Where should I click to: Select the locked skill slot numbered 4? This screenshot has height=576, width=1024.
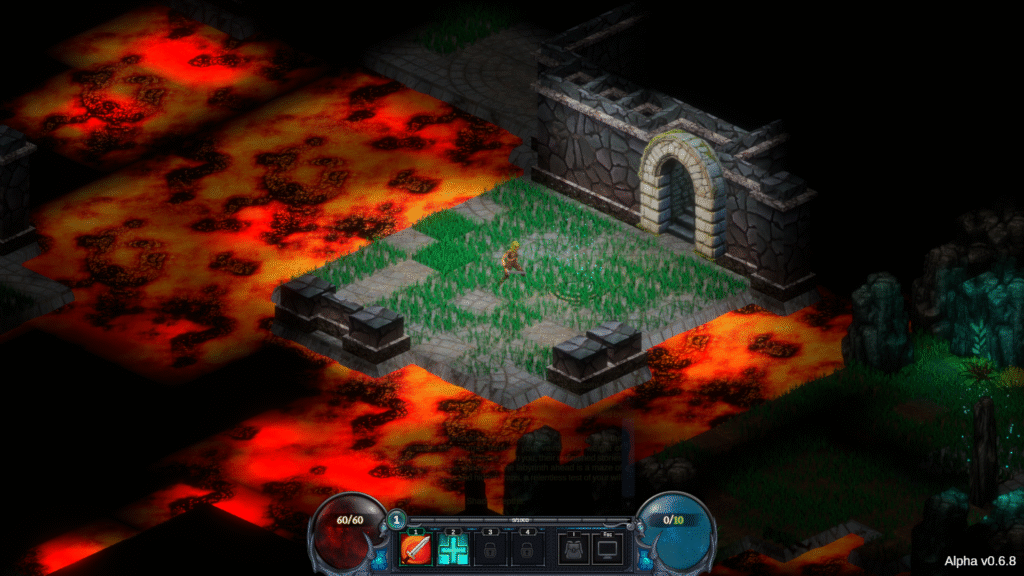tap(526, 549)
